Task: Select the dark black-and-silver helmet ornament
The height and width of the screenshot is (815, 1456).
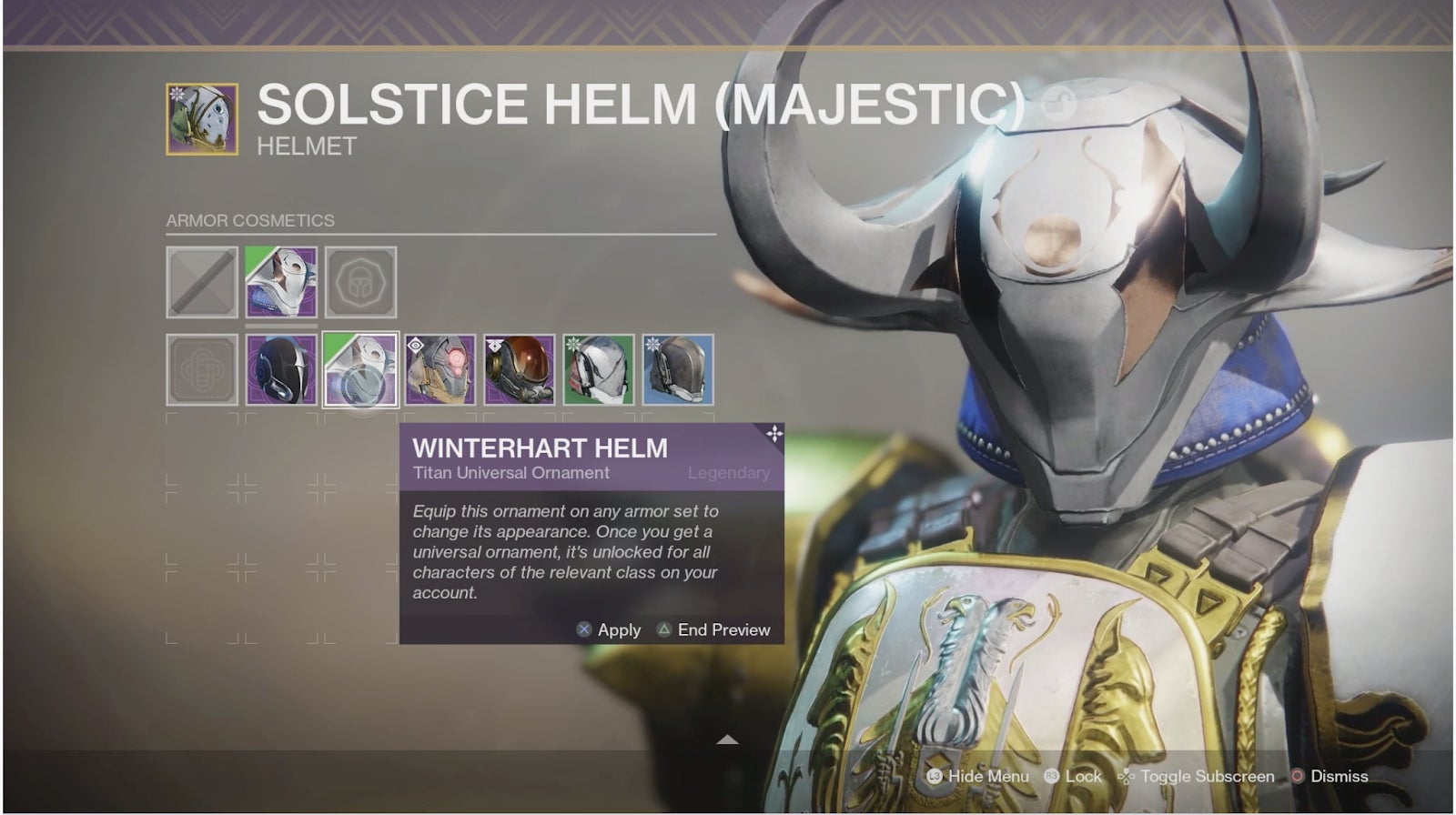Action: pos(281,369)
